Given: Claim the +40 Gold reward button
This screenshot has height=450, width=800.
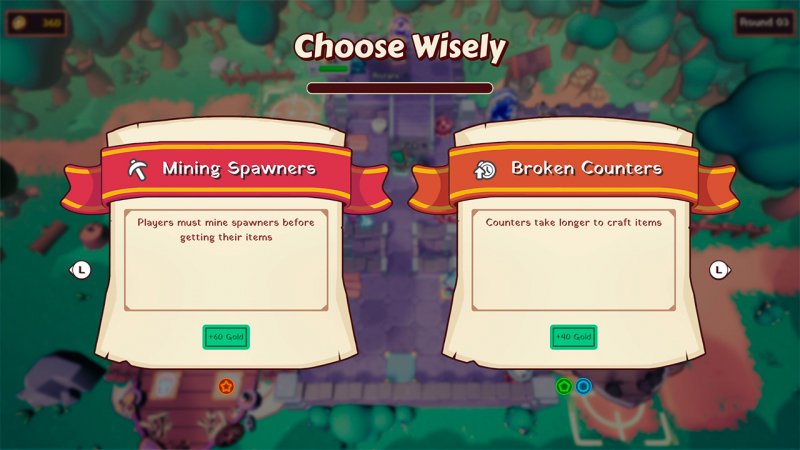Looking at the screenshot, I should (x=573, y=337).
